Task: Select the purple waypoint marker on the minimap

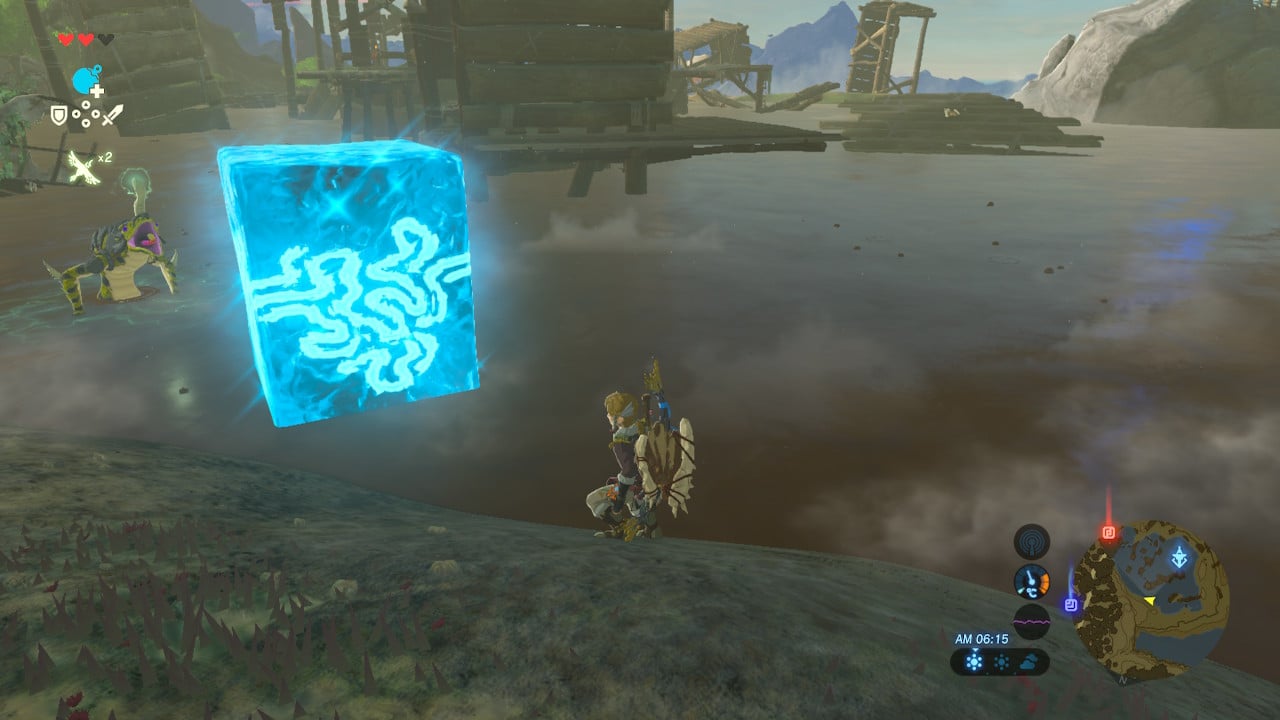Action: coord(1070,603)
